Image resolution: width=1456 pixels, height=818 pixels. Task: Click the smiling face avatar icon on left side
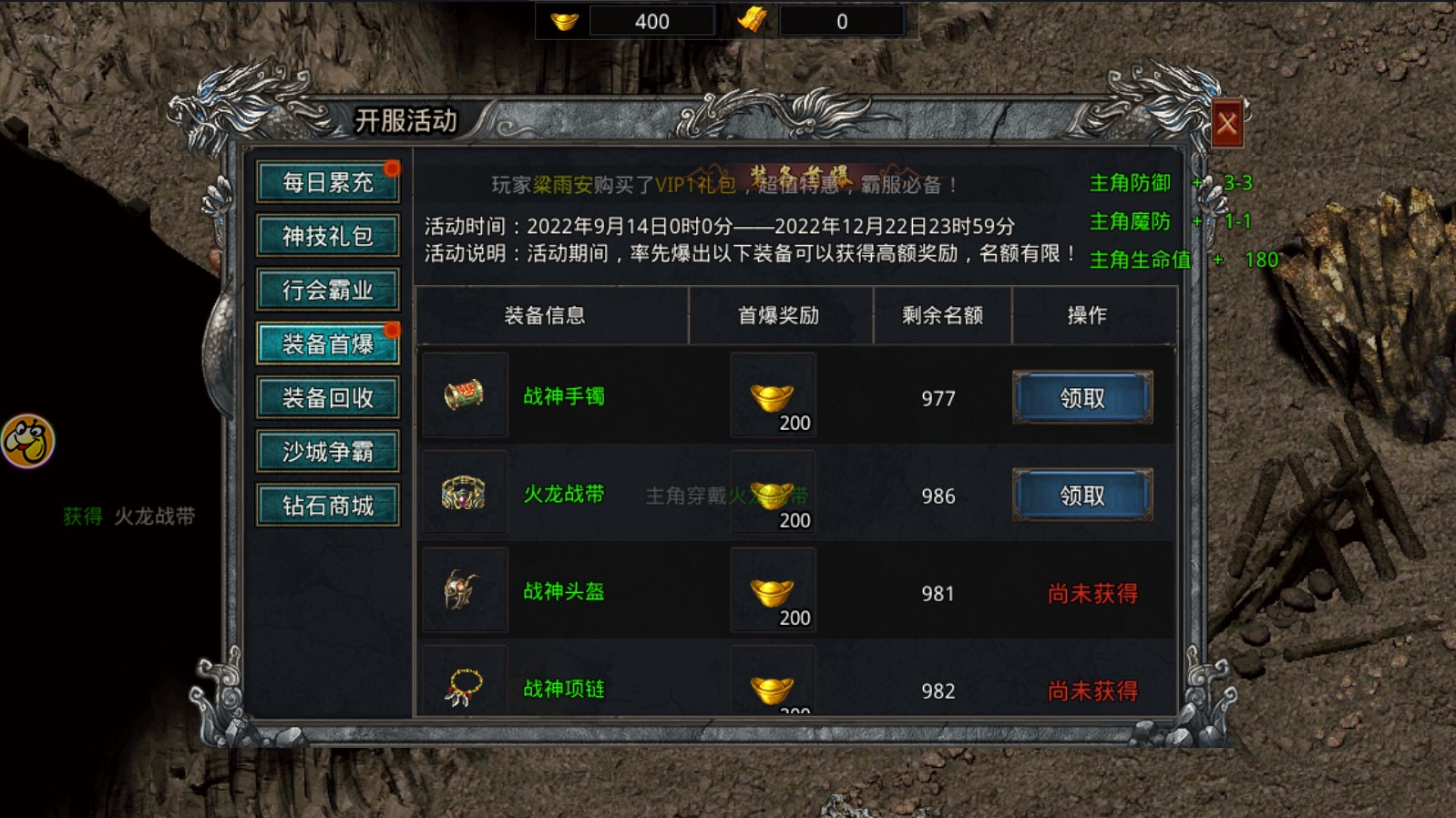coord(29,441)
